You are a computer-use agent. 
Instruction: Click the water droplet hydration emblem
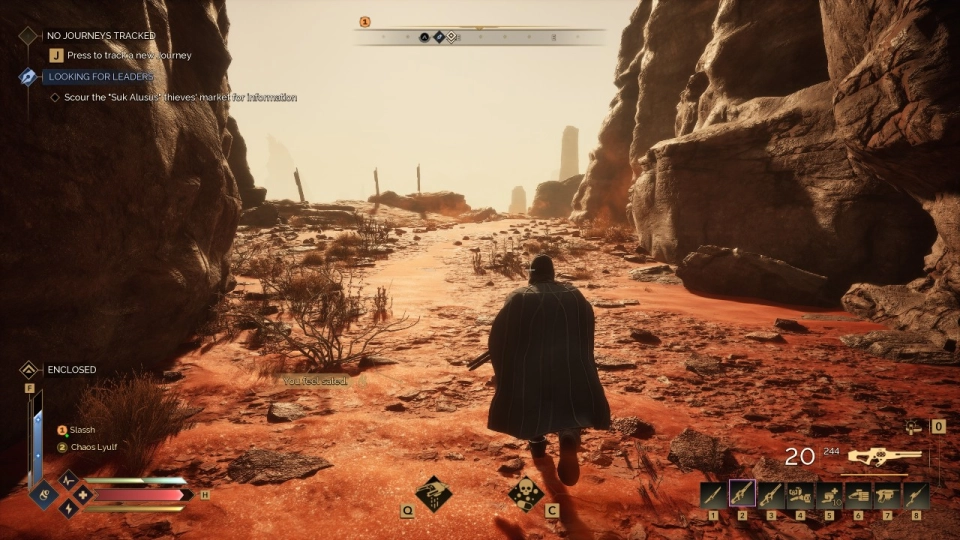[45, 494]
